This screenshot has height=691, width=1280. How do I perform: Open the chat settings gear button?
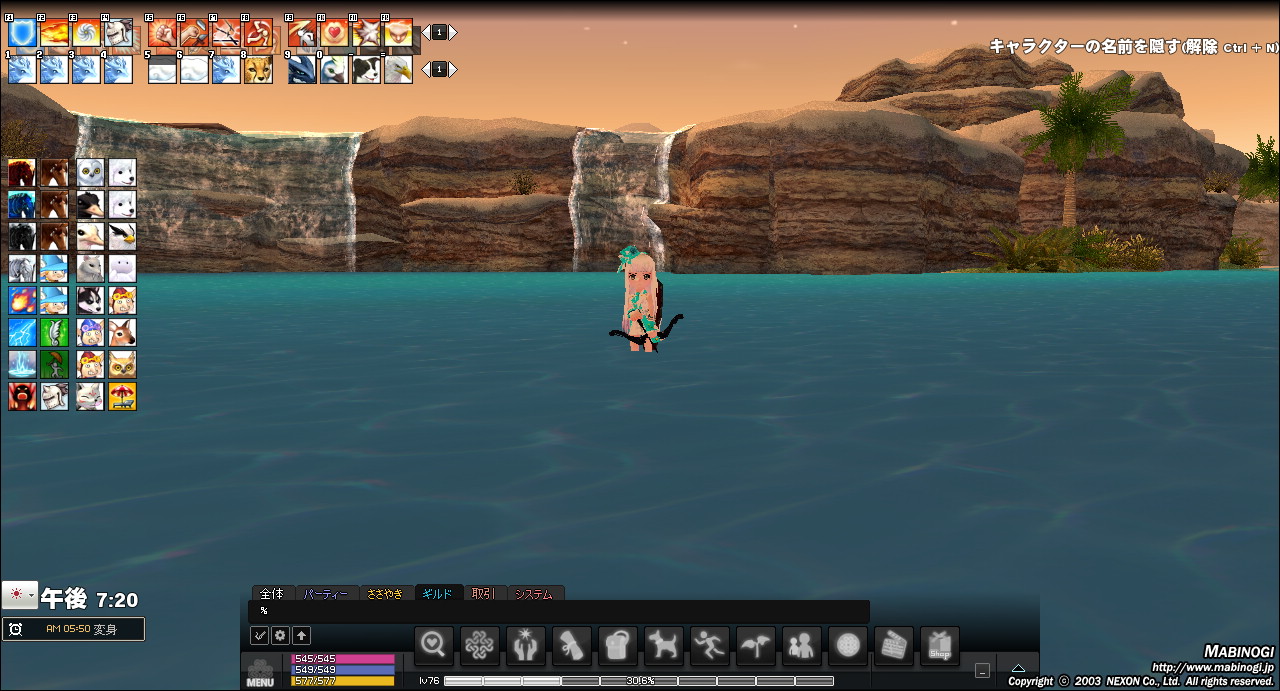pos(280,635)
